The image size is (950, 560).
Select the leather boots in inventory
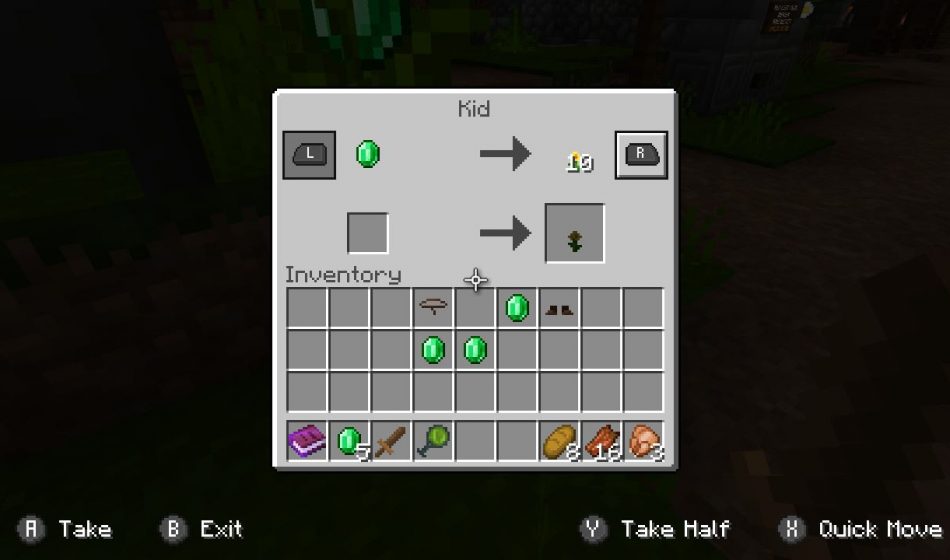559,308
